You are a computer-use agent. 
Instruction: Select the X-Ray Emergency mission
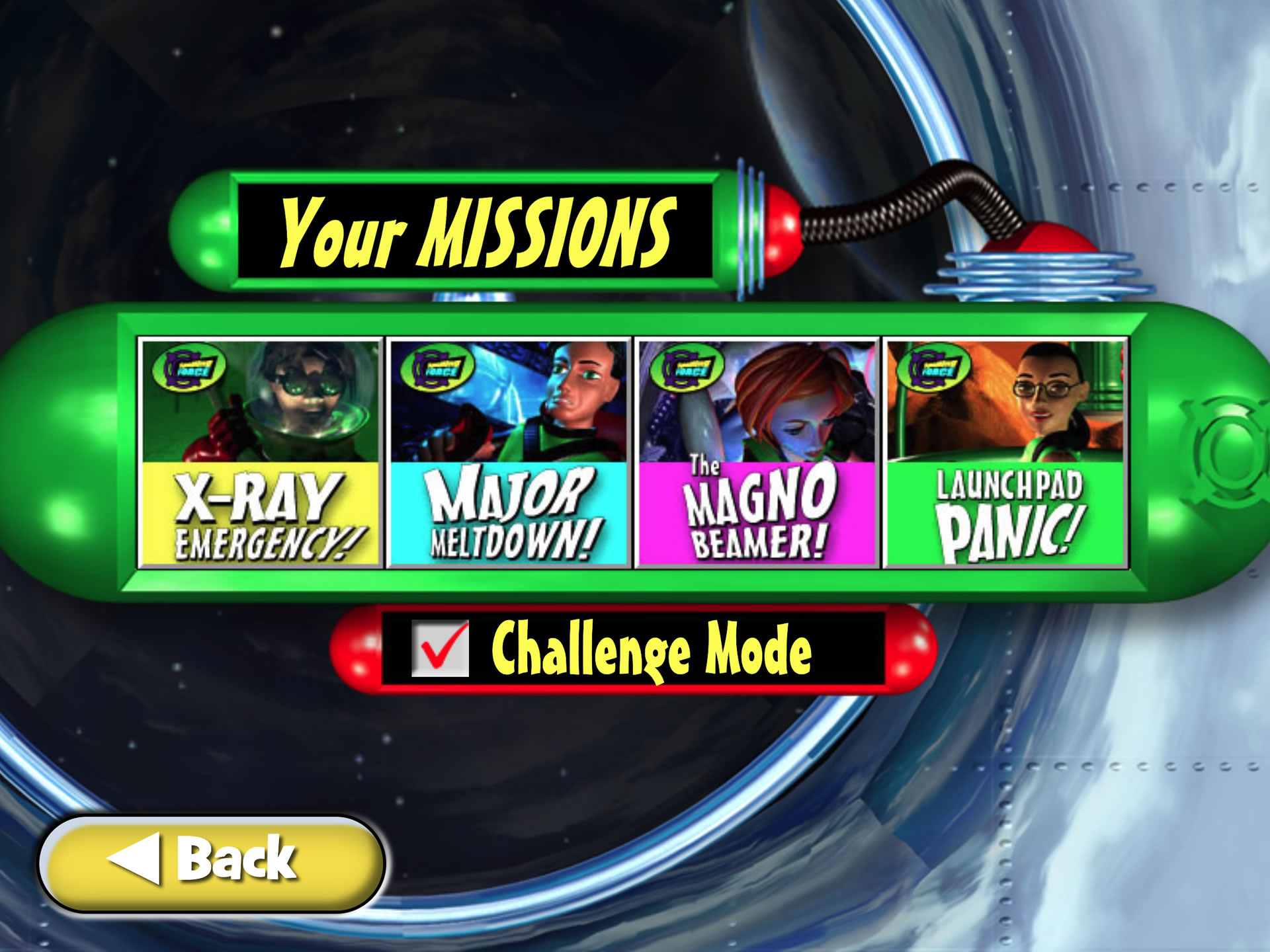coord(261,452)
